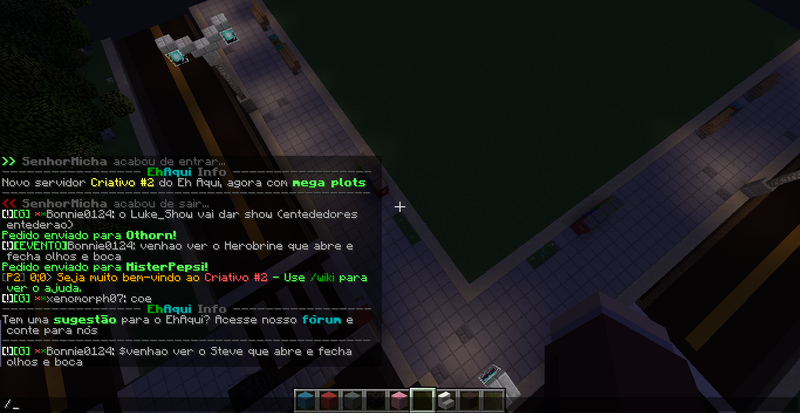Click the MisterPepsi name in chat
This screenshot has width=800, height=413.
tap(164, 267)
